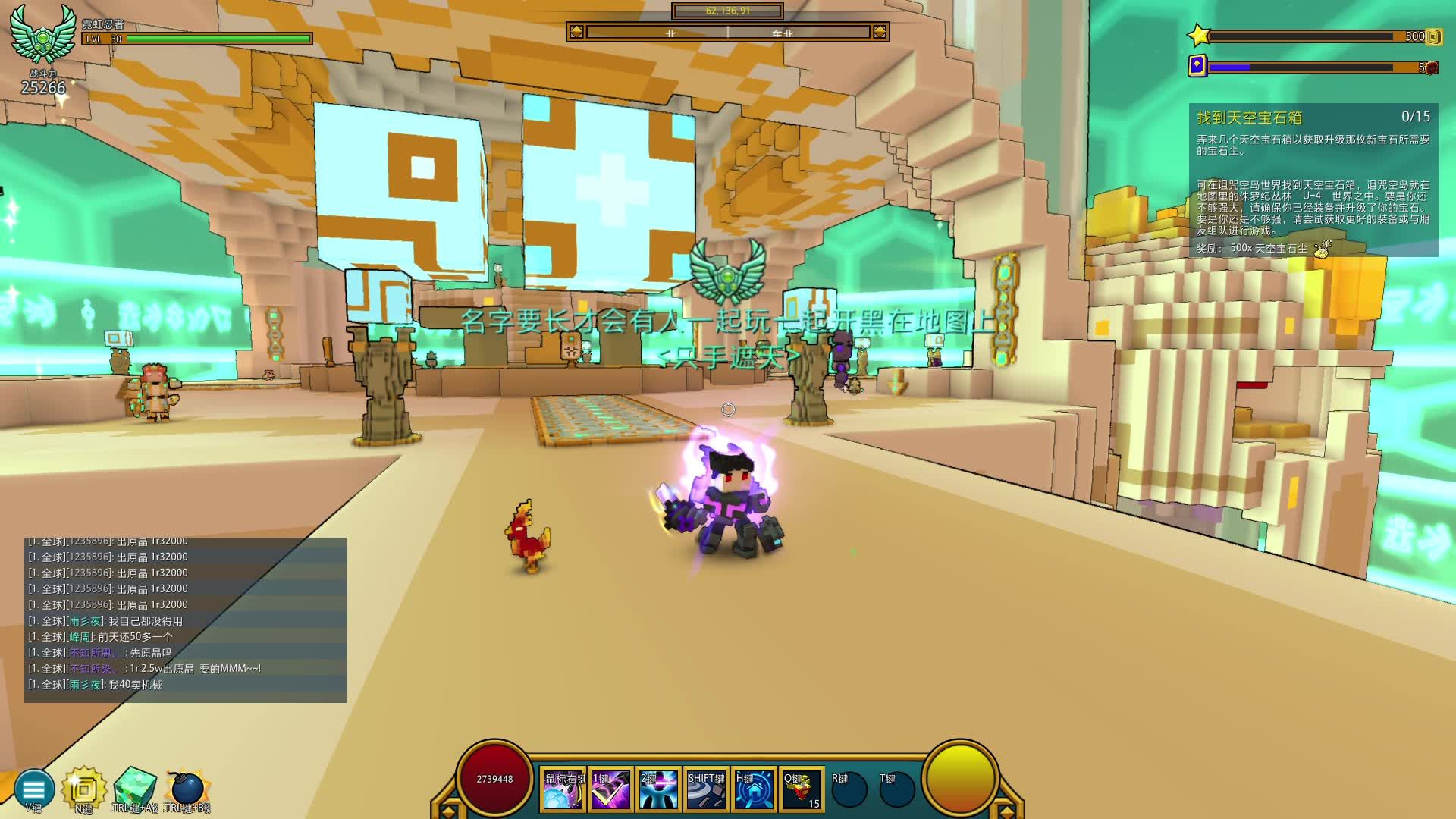Activate the SHIFT dodge skill icon
This screenshot has height=819, width=1456.
706,789
